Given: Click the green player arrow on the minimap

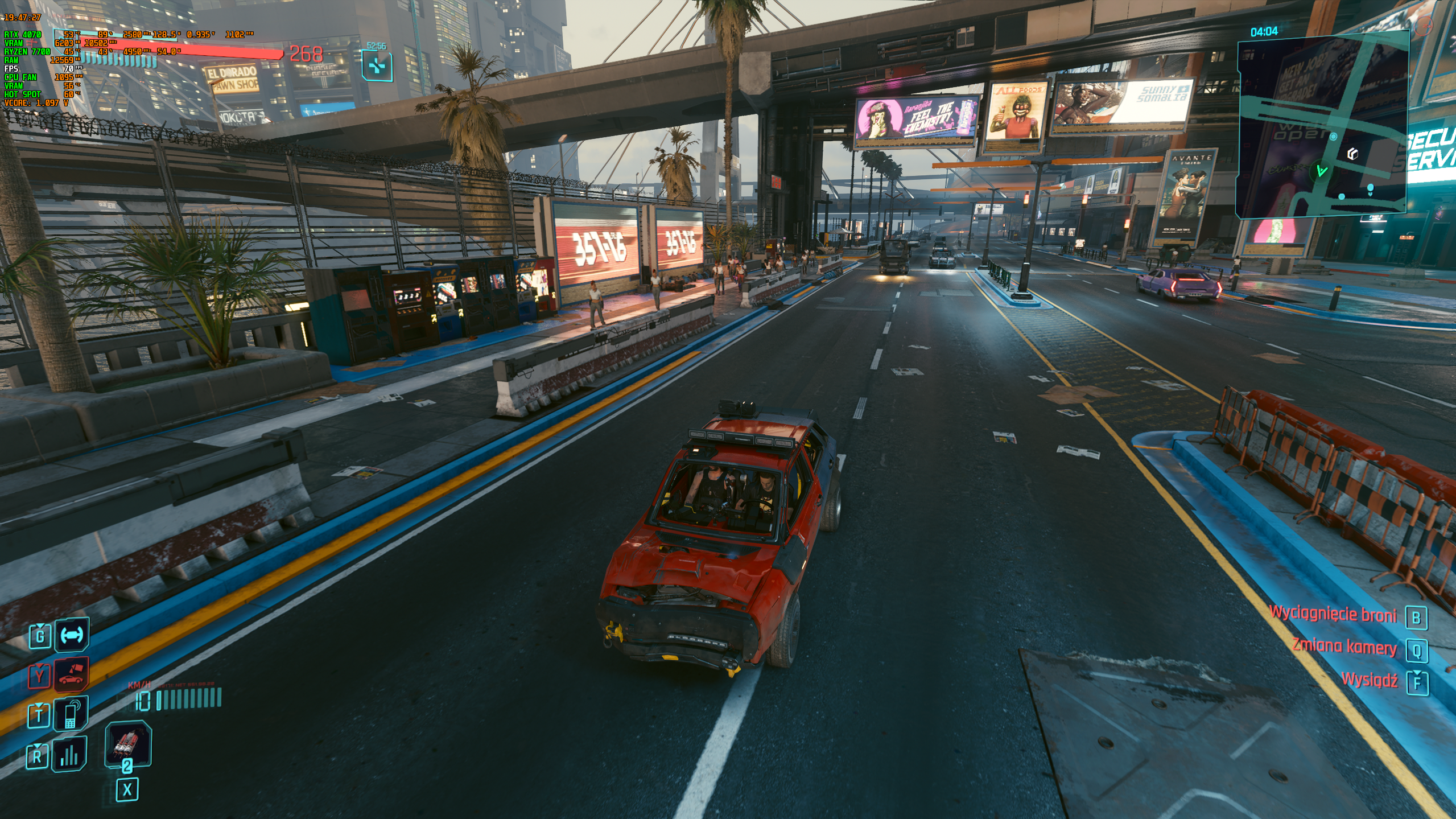Looking at the screenshot, I should click(1321, 170).
